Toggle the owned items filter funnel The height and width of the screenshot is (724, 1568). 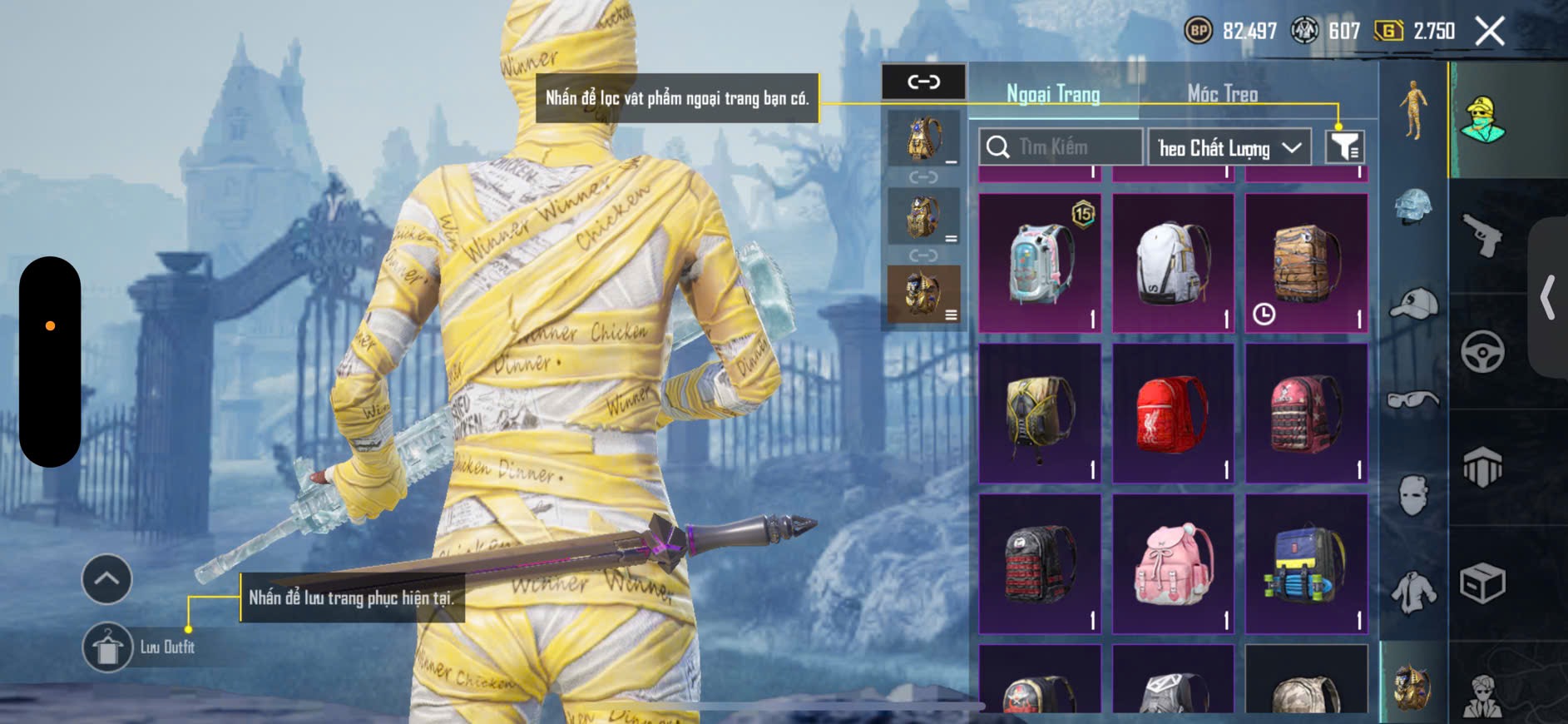pyautogui.click(x=1344, y=147)
